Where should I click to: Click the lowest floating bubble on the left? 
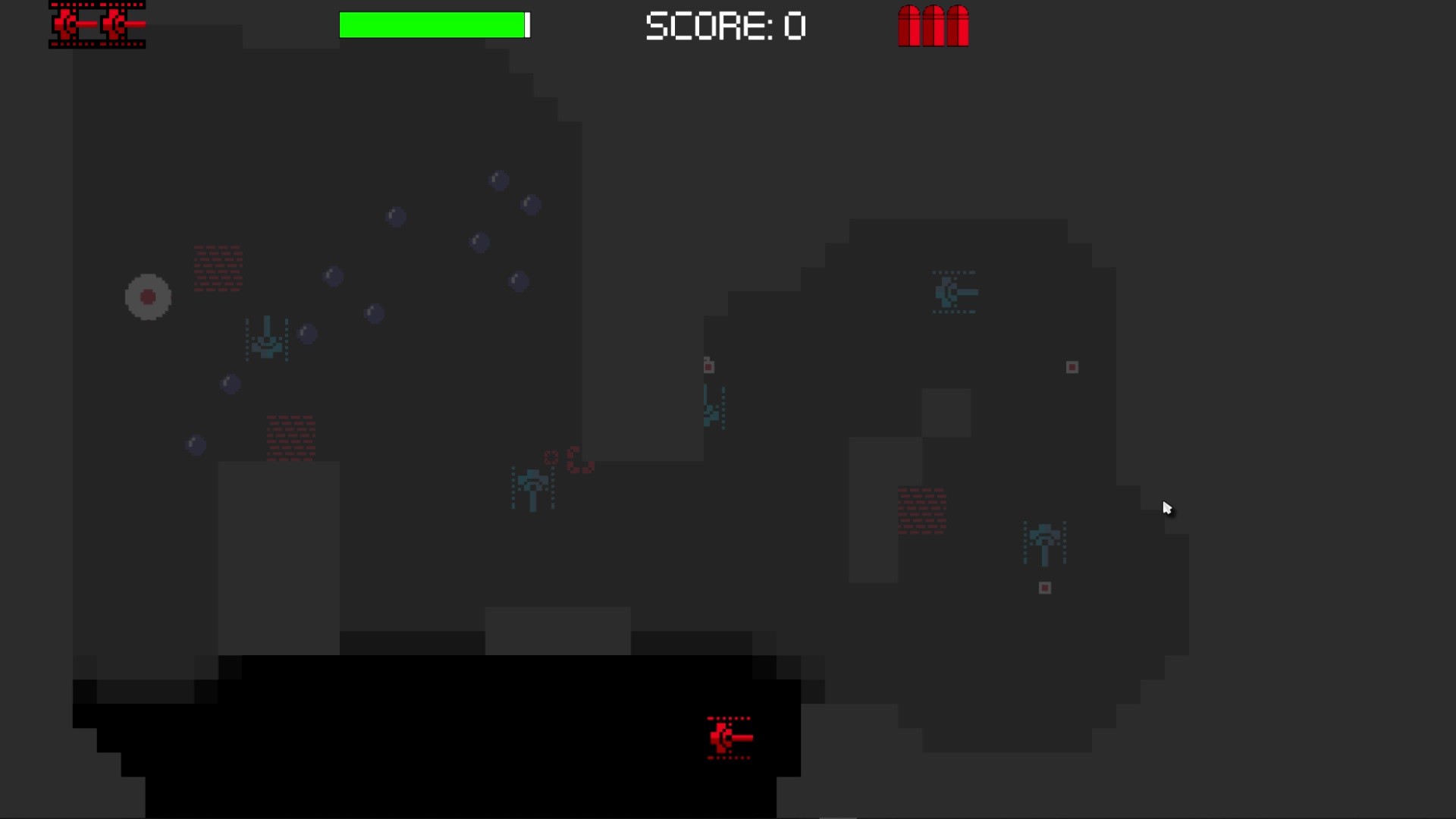[x=196, y=444]
